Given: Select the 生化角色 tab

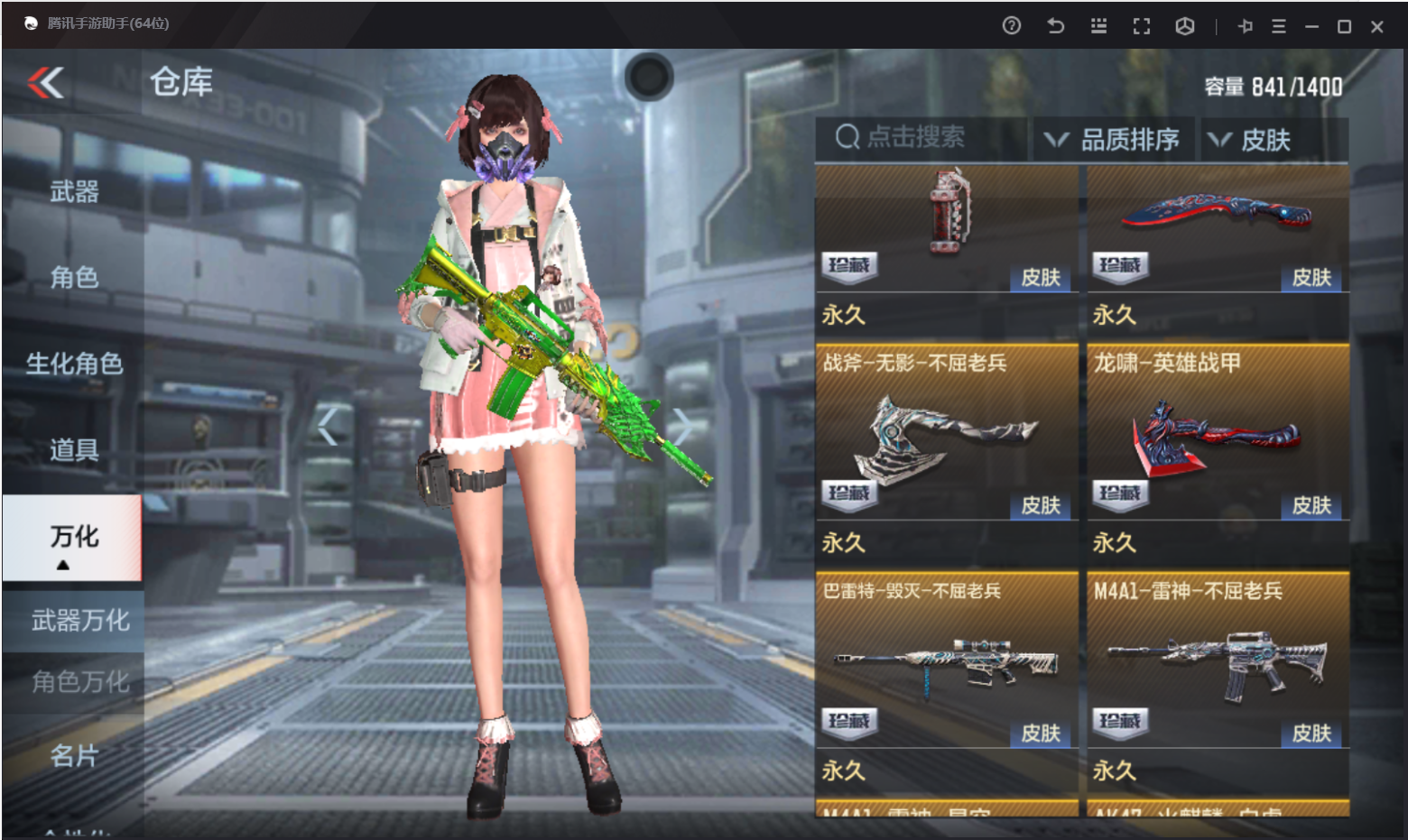Looking at the screenshot, I should (x=74, y=364).
